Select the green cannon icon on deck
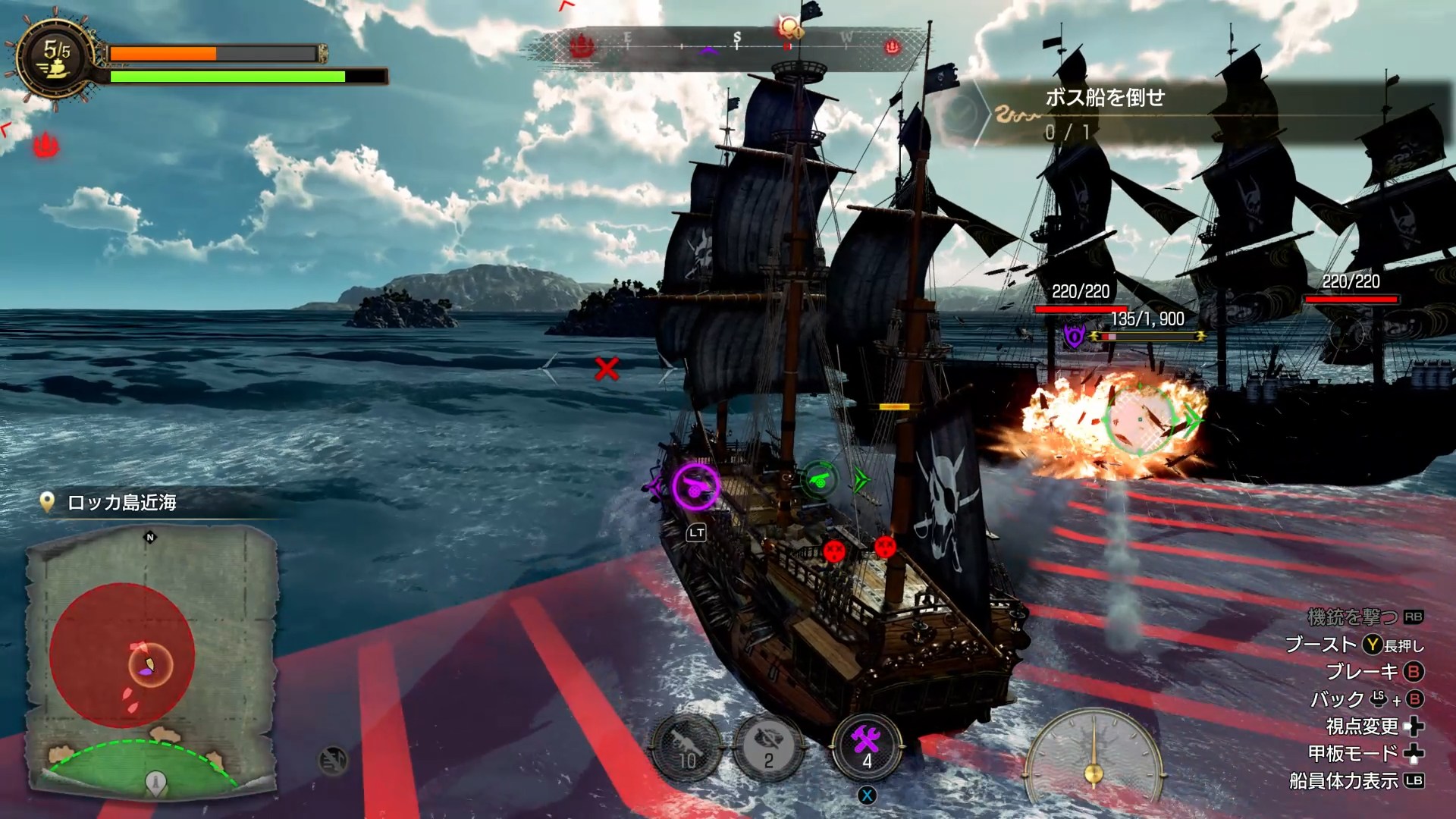The width and height of the screenshot is (1456, 819). (x=819, y=479)
